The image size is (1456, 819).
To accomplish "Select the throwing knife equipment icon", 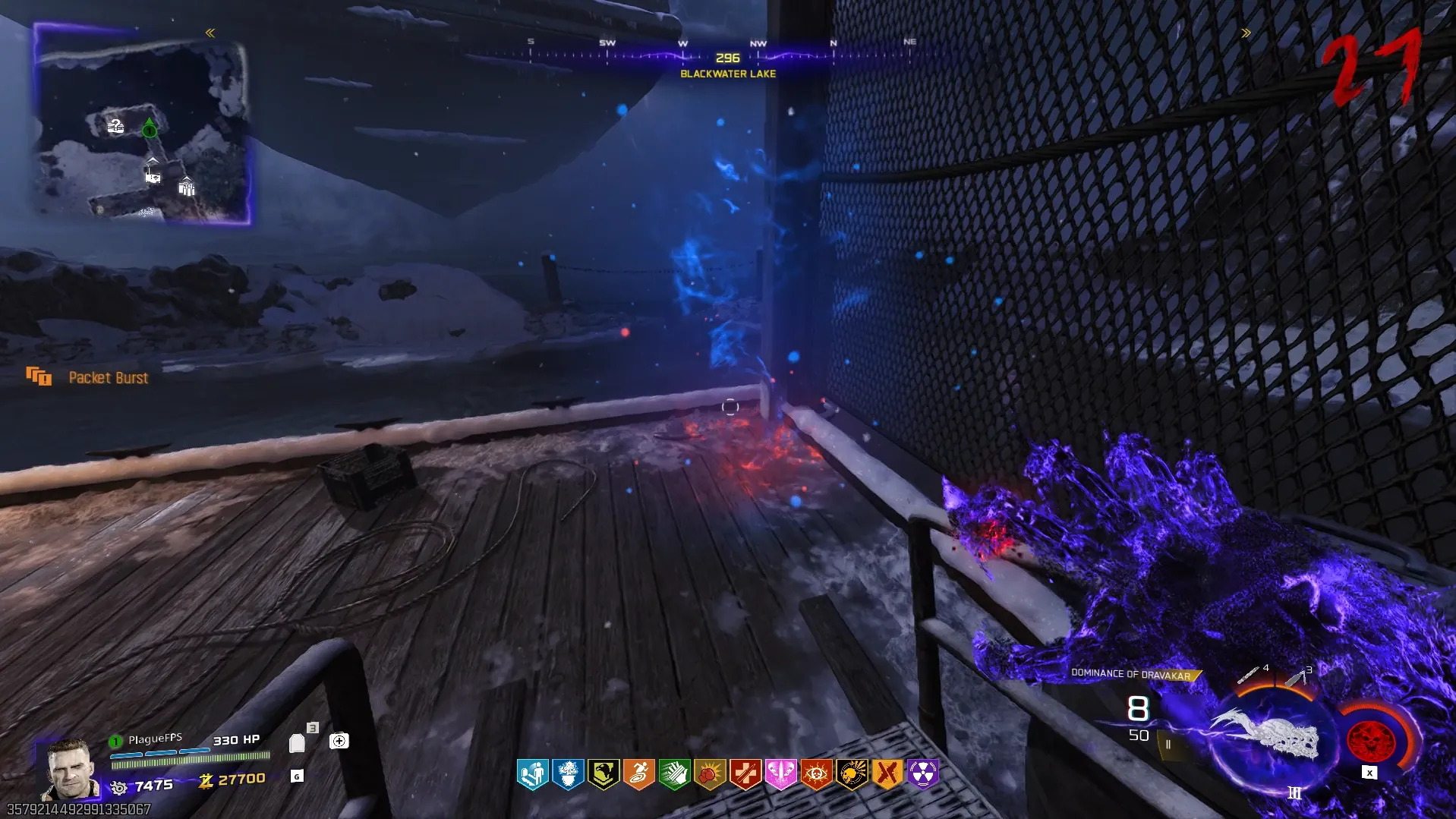I will click(x=1249, y=674).
